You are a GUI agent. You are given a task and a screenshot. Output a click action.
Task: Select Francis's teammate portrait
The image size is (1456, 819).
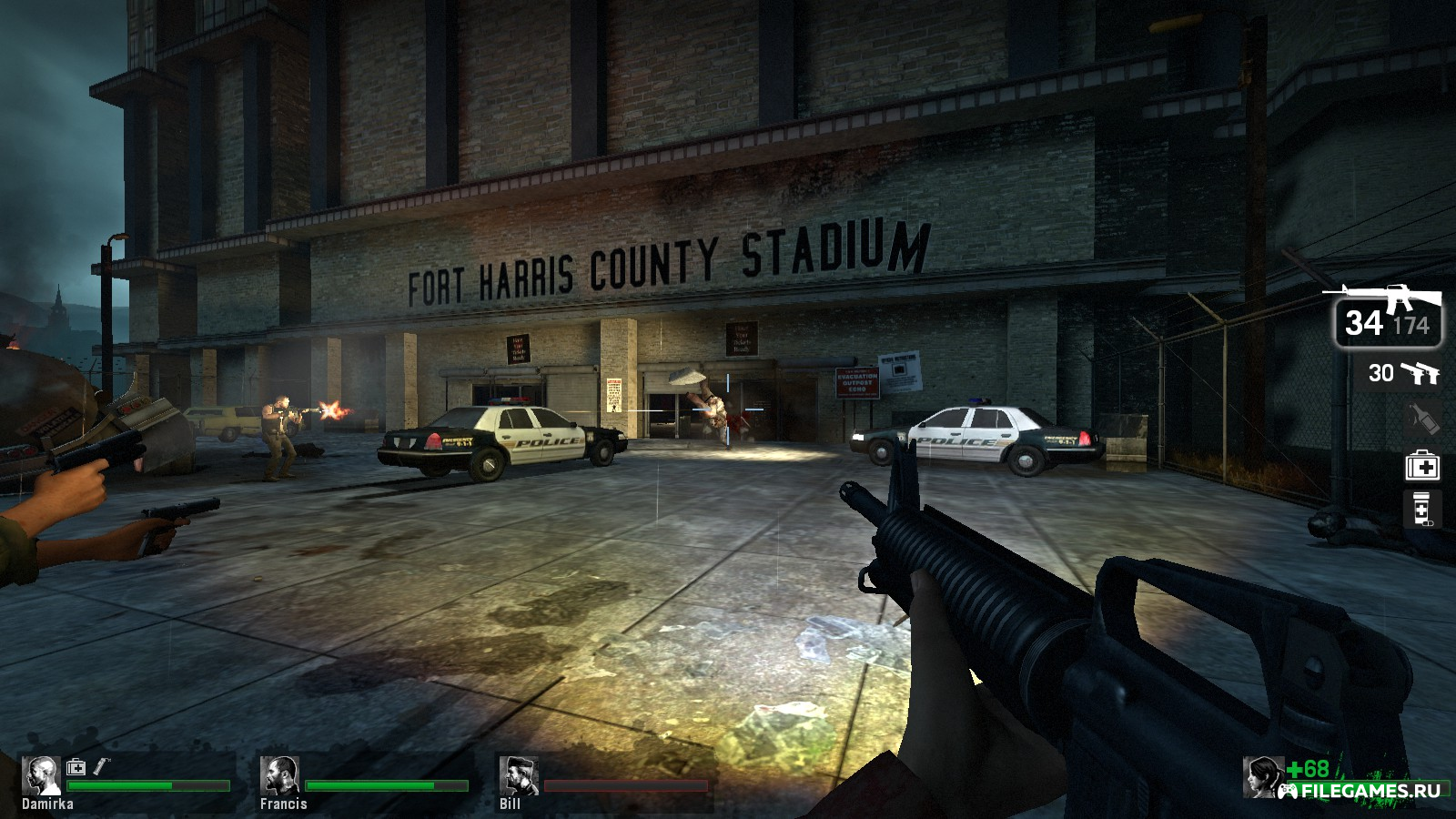pos(278,775)
